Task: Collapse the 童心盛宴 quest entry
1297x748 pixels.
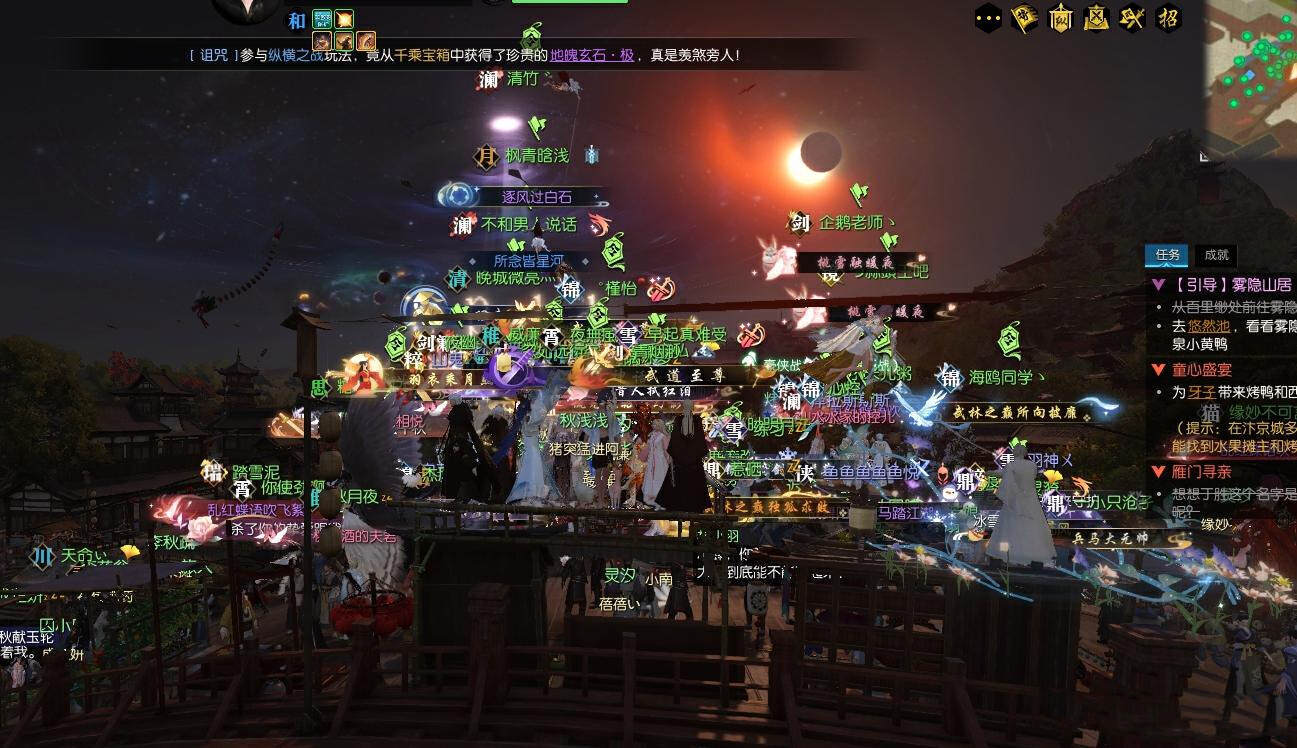Action: pos(1158,370)
